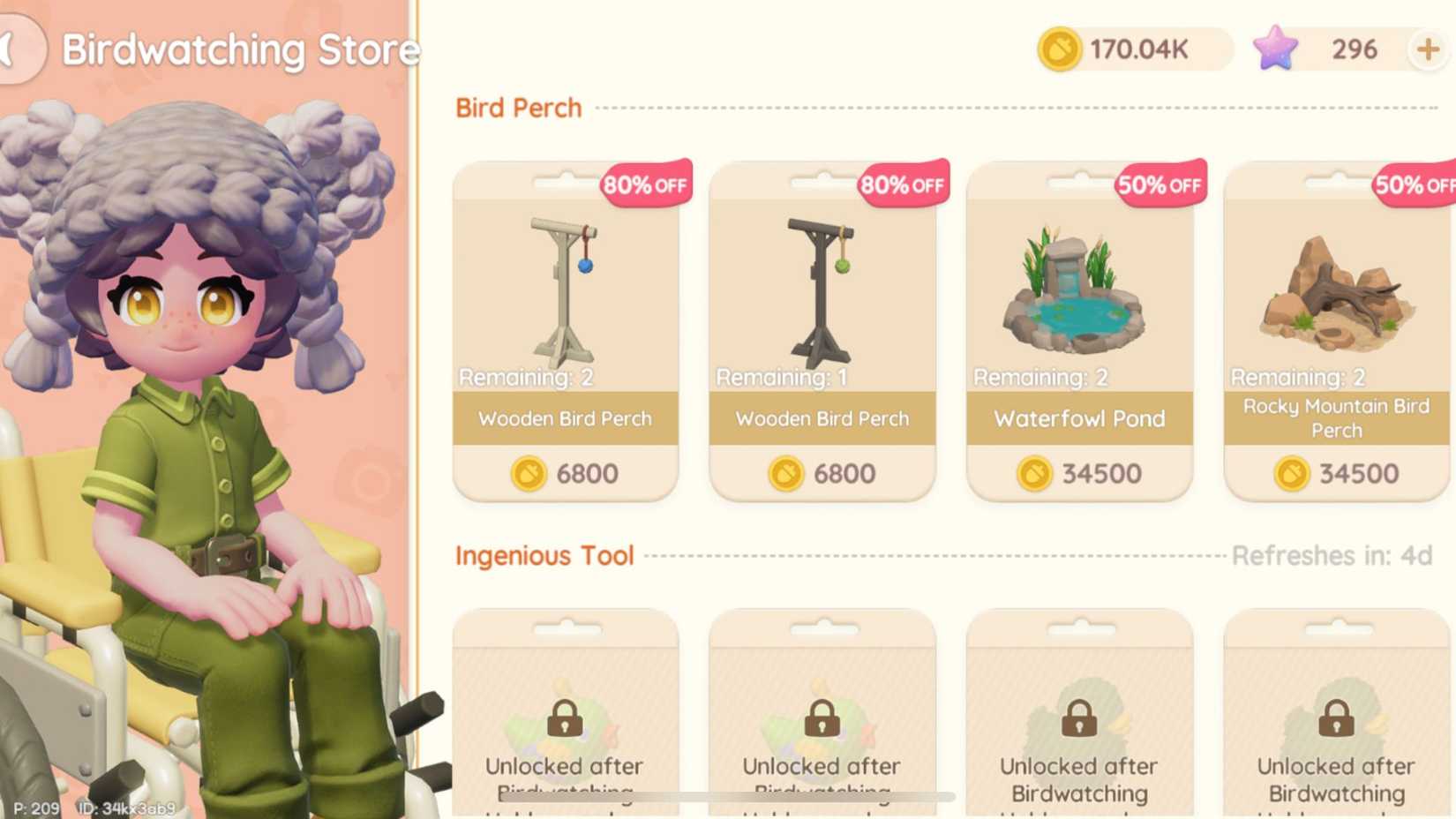Click the lock icon on the first Ingenious Tool
1456x819 pixels.
click(565, 718)
